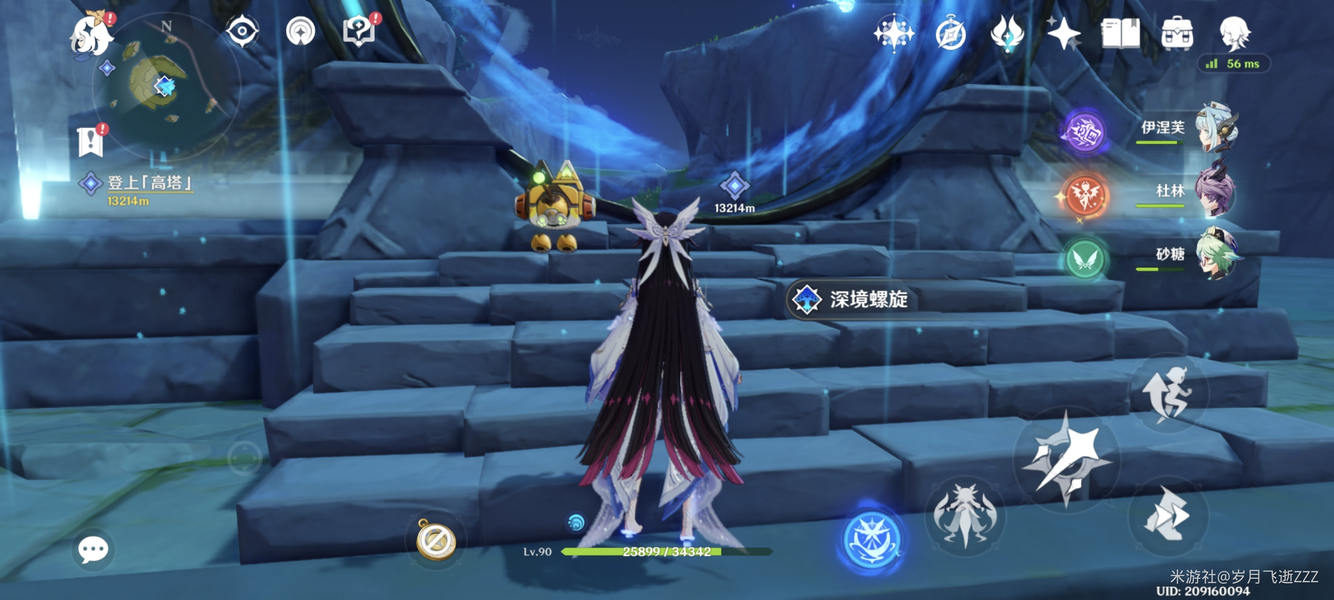Tap the eye-shaped icon beside the minimap
This screenshot has width=1334, height=600.
pos(242,32)
